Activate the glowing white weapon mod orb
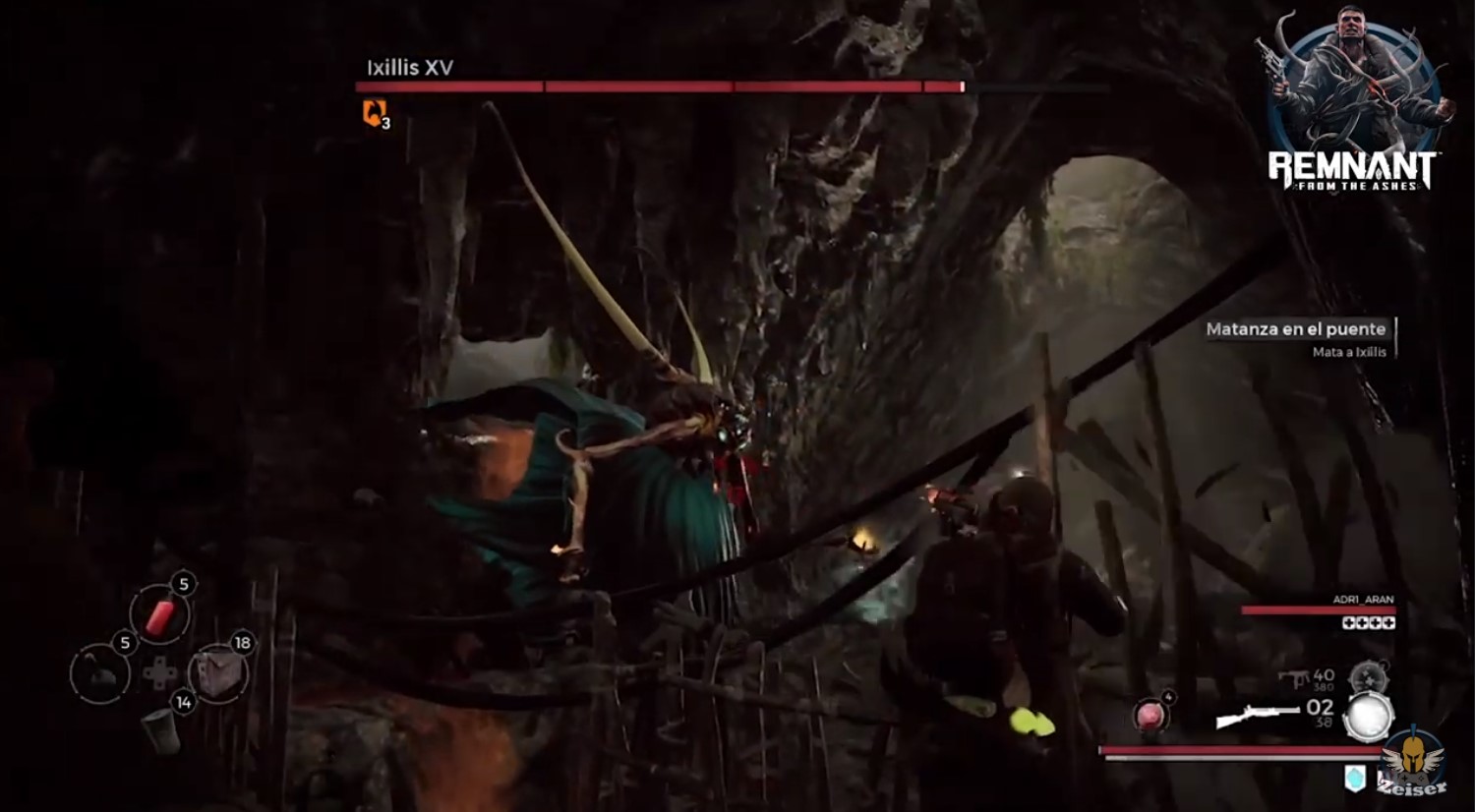 1369,717
